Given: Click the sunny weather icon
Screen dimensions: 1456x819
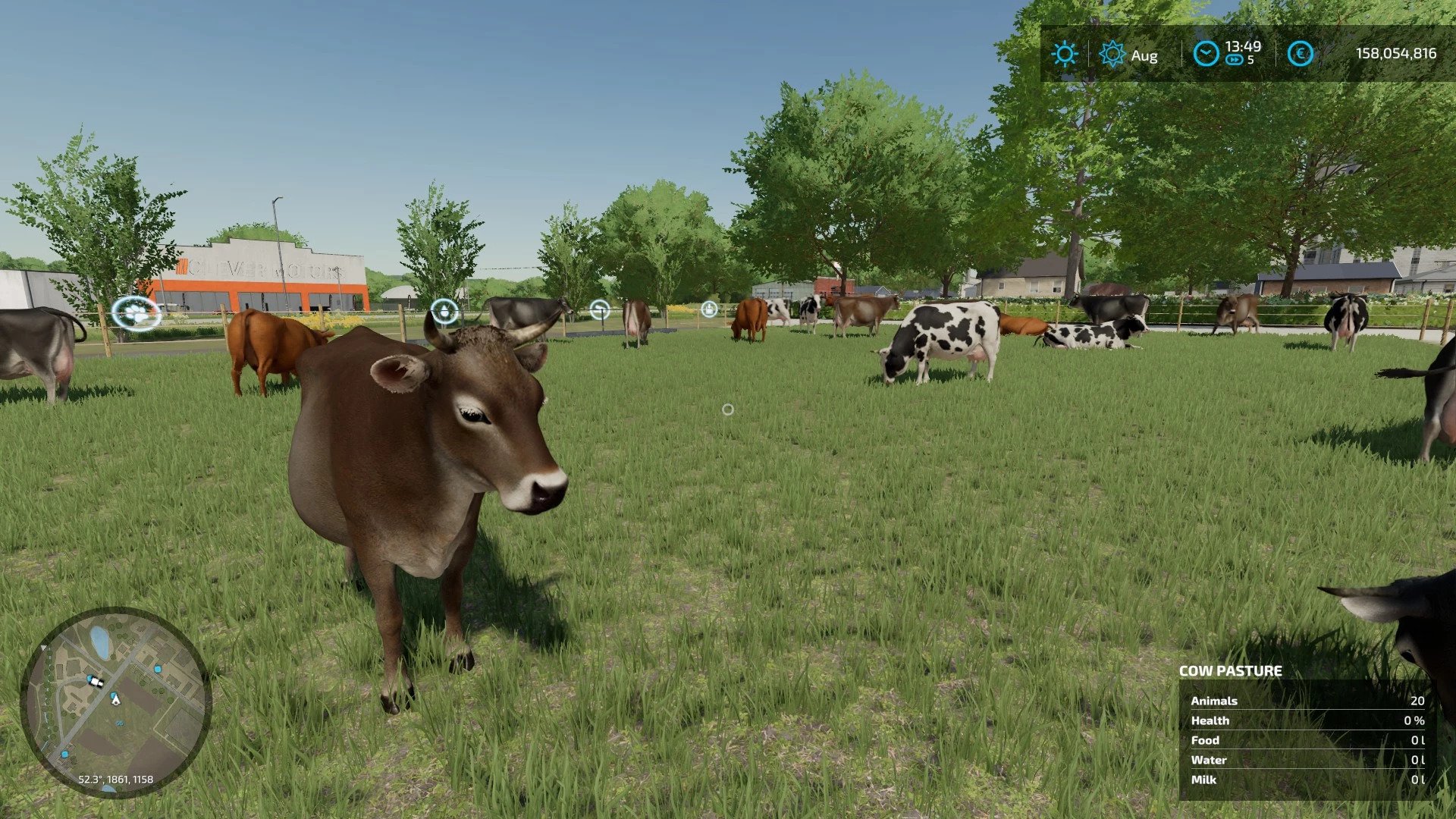Looking at the screenshot, I should [1064, 54].
